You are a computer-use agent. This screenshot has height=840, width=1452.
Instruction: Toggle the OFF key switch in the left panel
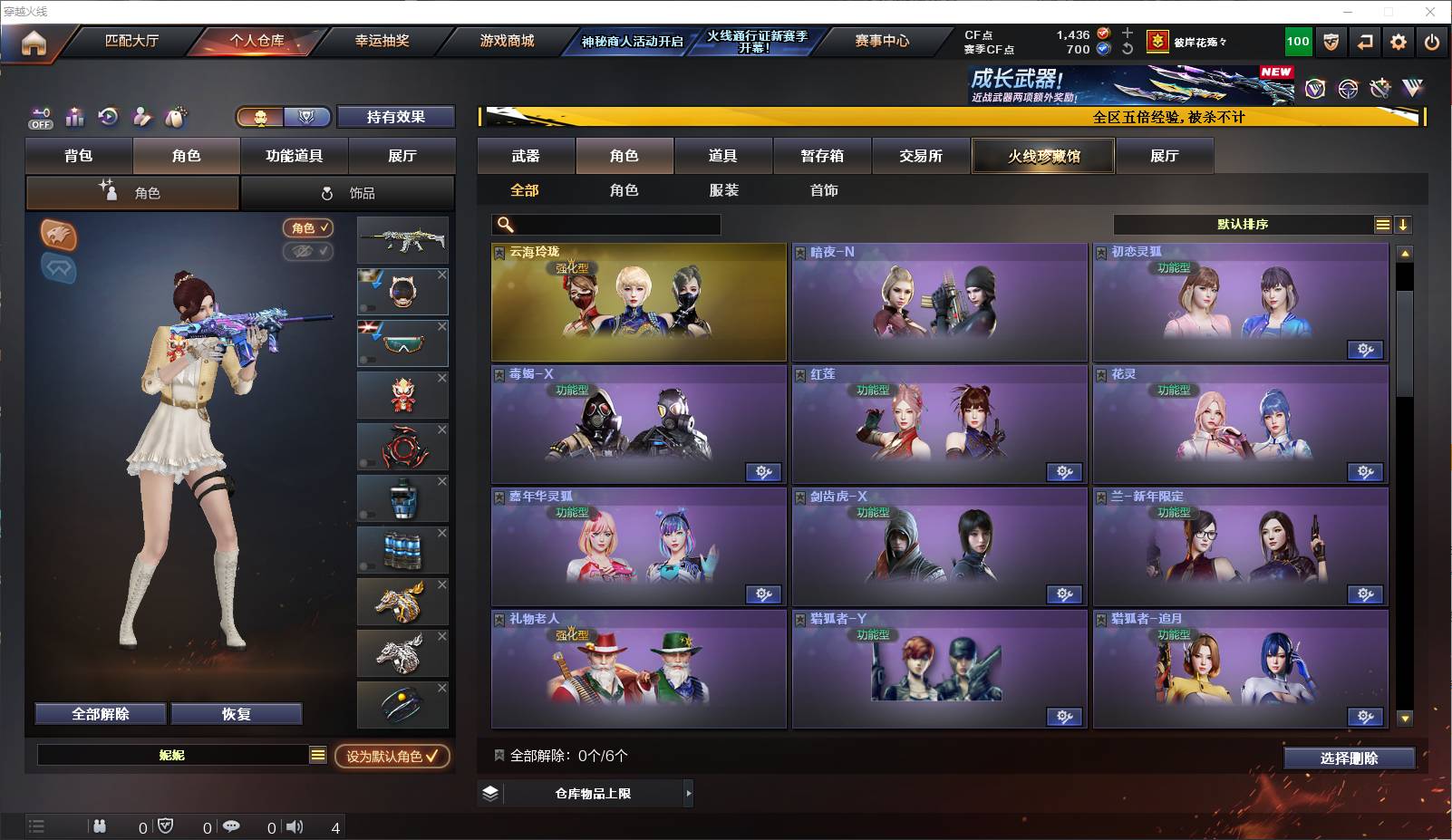click(x=40, y=118)
